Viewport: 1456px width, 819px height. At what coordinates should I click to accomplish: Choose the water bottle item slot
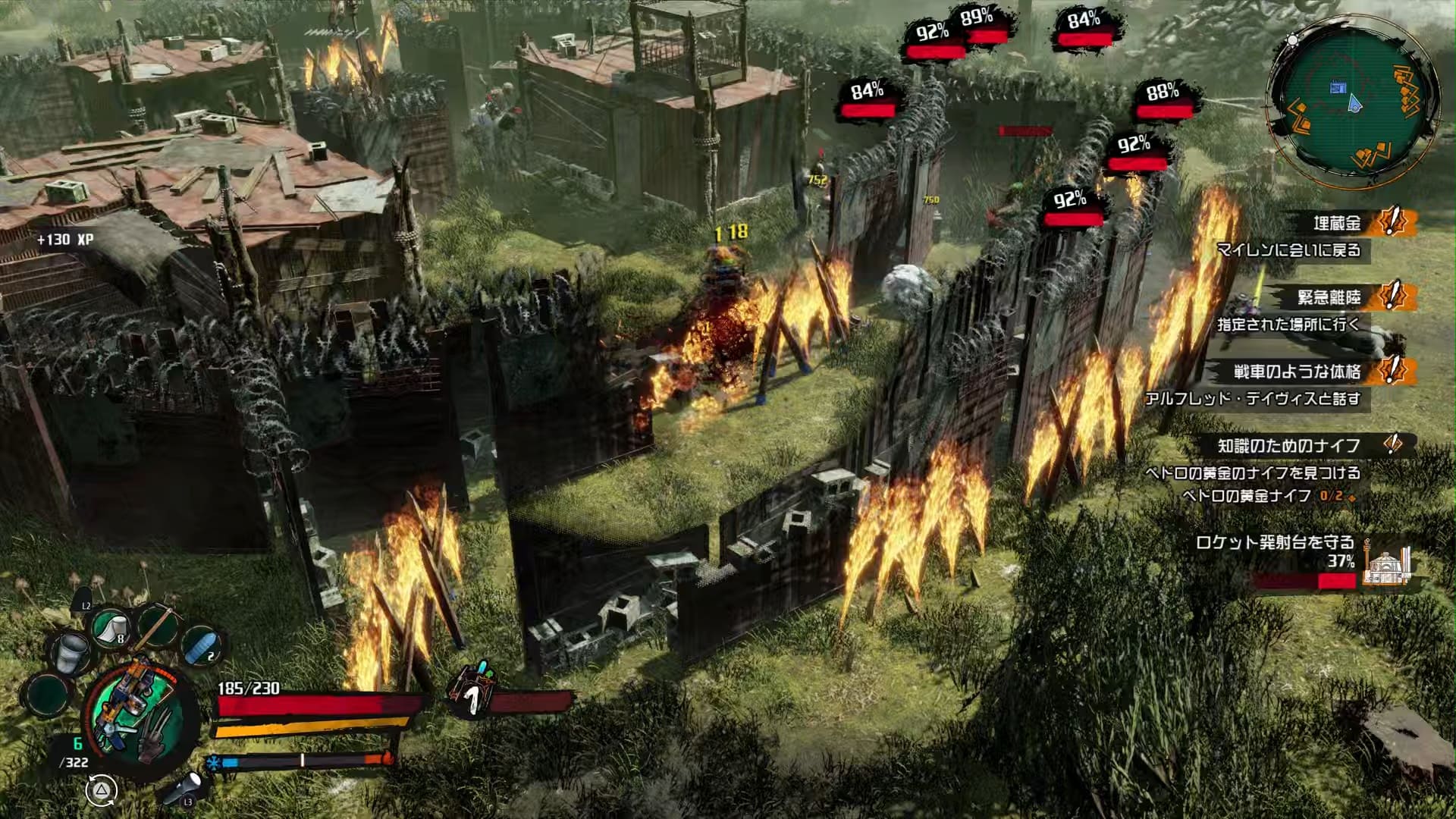pos(201,644)
